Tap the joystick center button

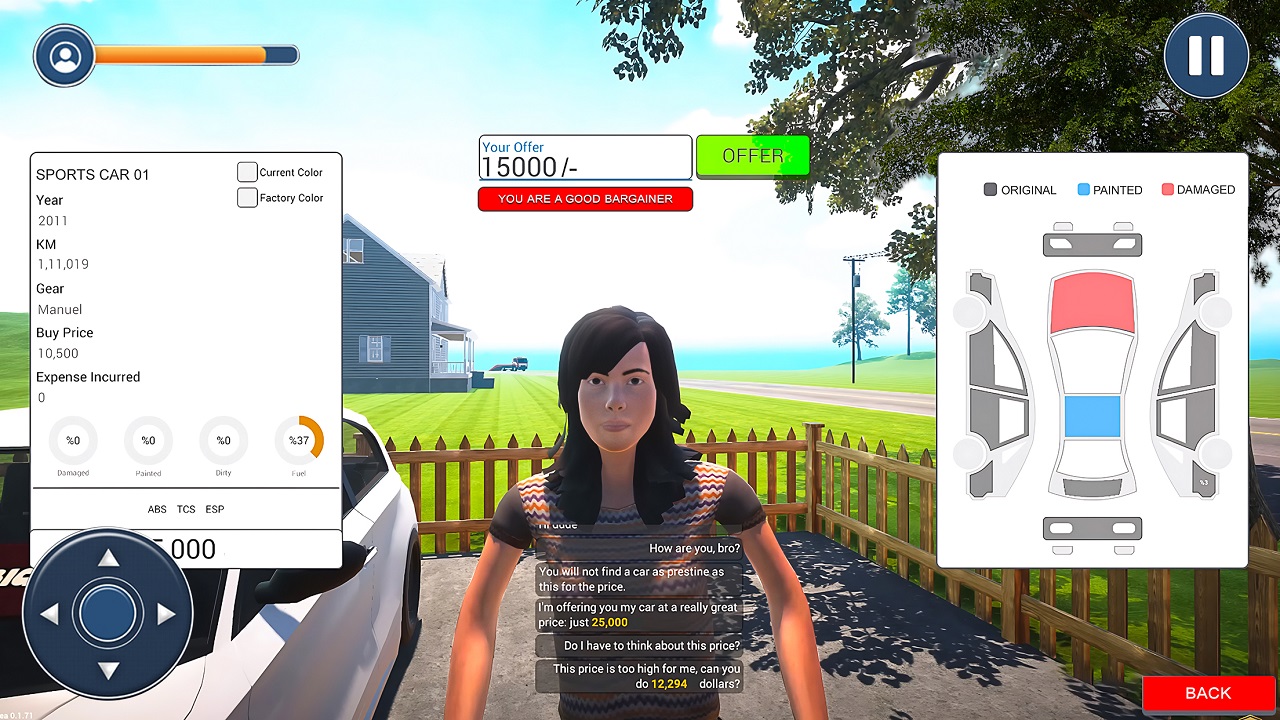(x=107, y=614)
